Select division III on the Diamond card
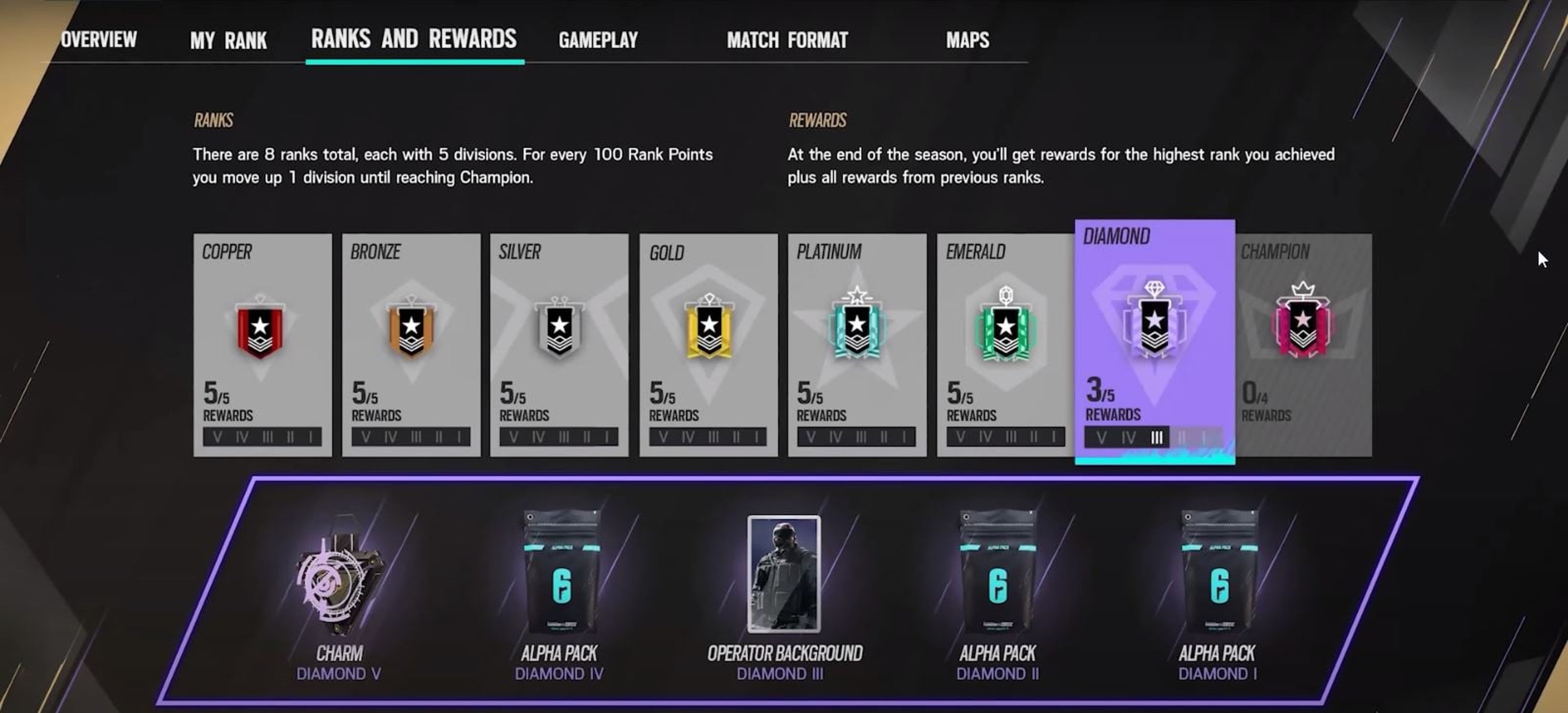The width and height of the screenshot is (1568, 713). point(1156,437)
